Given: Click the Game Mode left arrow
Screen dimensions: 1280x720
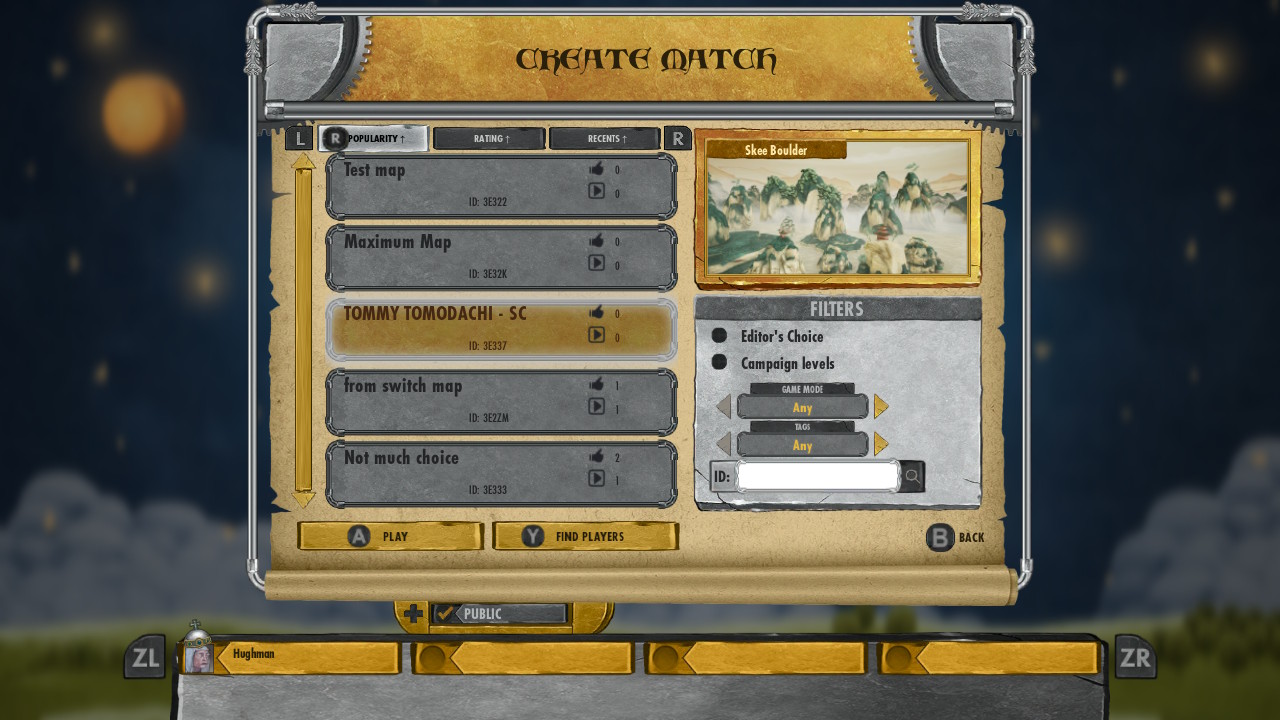Looking at the screenshot, I should pyautogui.click(x=724, y=406).
